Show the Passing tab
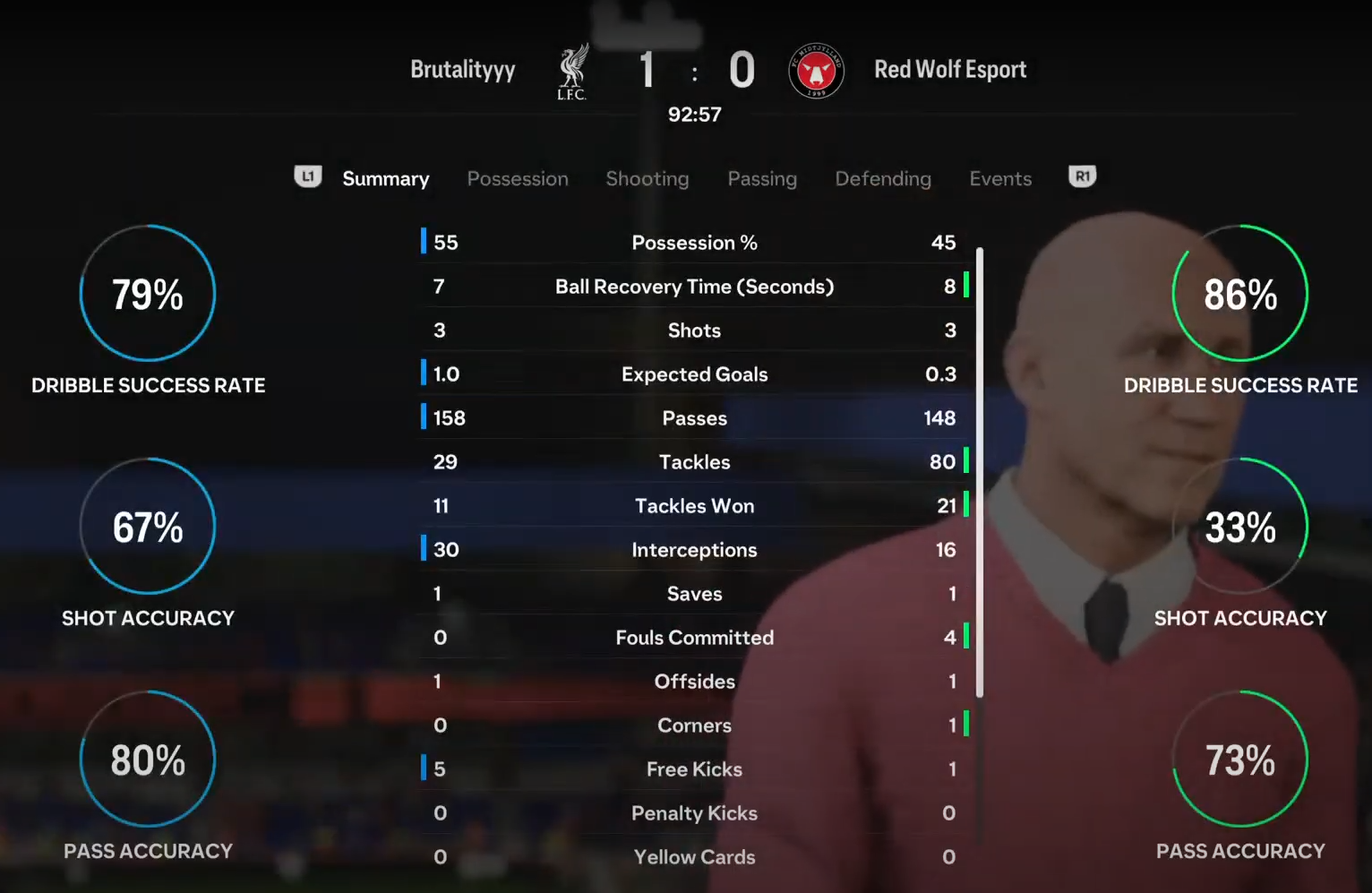1372x893 pixels. (762, 179)
